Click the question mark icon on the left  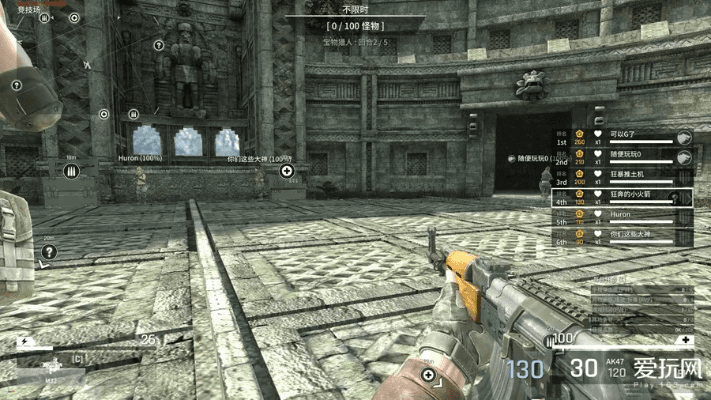tap(48, 252)
